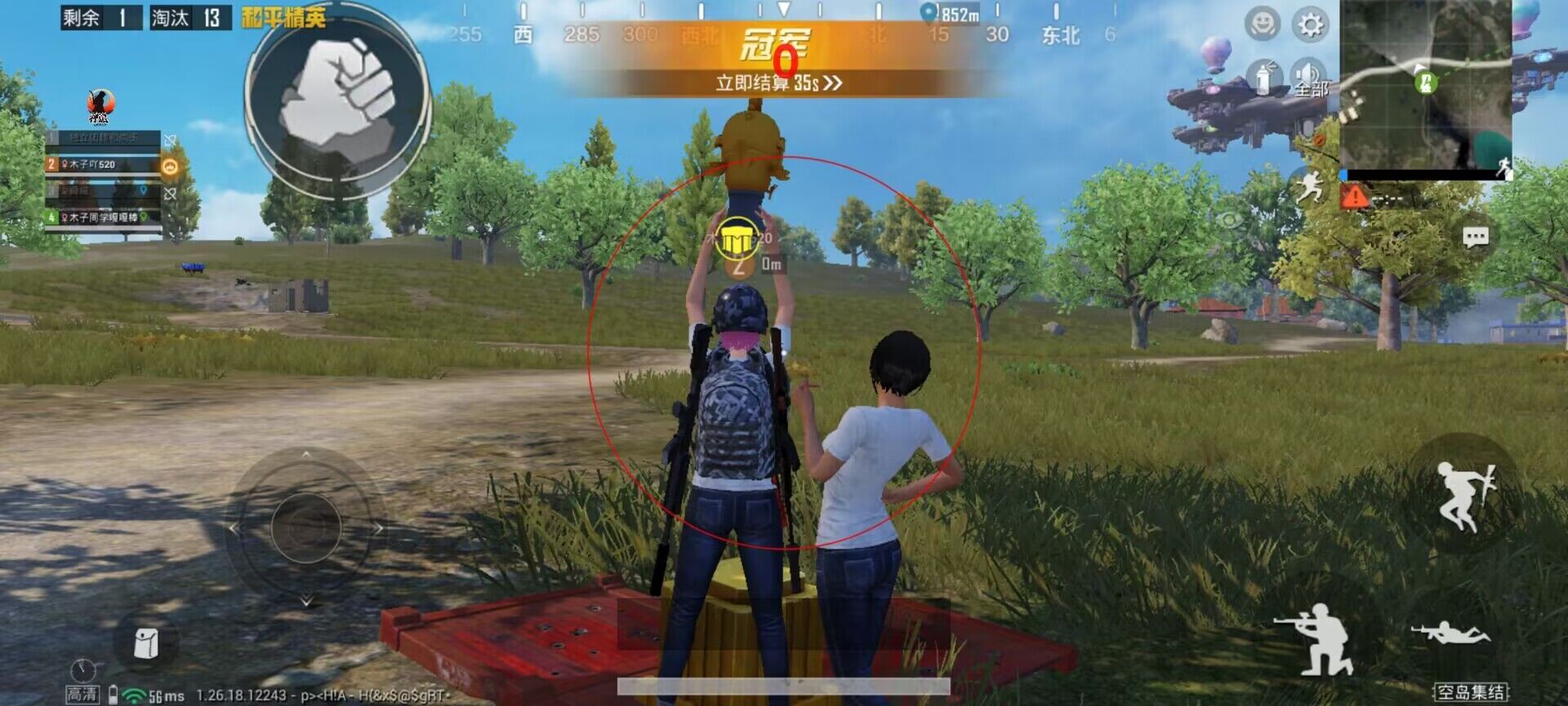The height and width of the screenshot is (706, 1568).
Task: Tap the 和平精英 title logo
Action: coord(283,16)
